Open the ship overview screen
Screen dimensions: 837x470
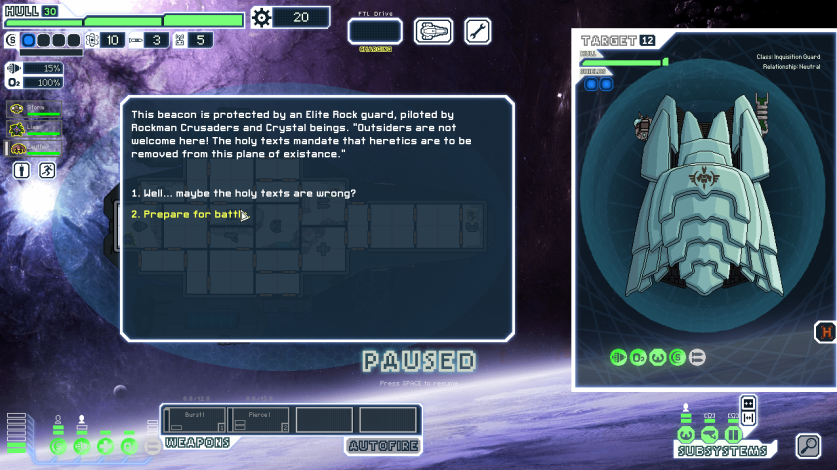point(433,31)
